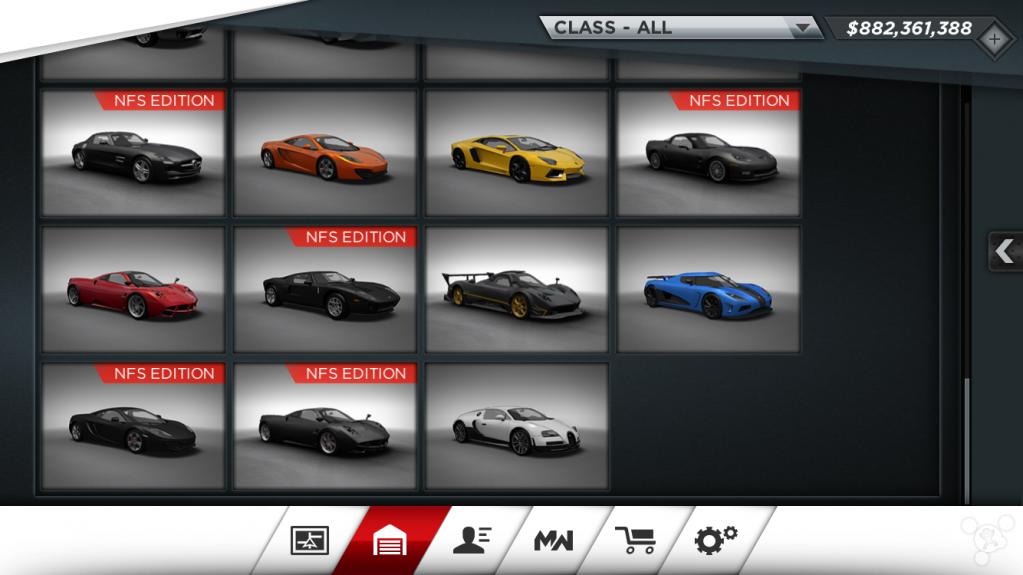Open the garage tab in bottom bar
The image size is (1023, 575).
[x=389, y=541]
